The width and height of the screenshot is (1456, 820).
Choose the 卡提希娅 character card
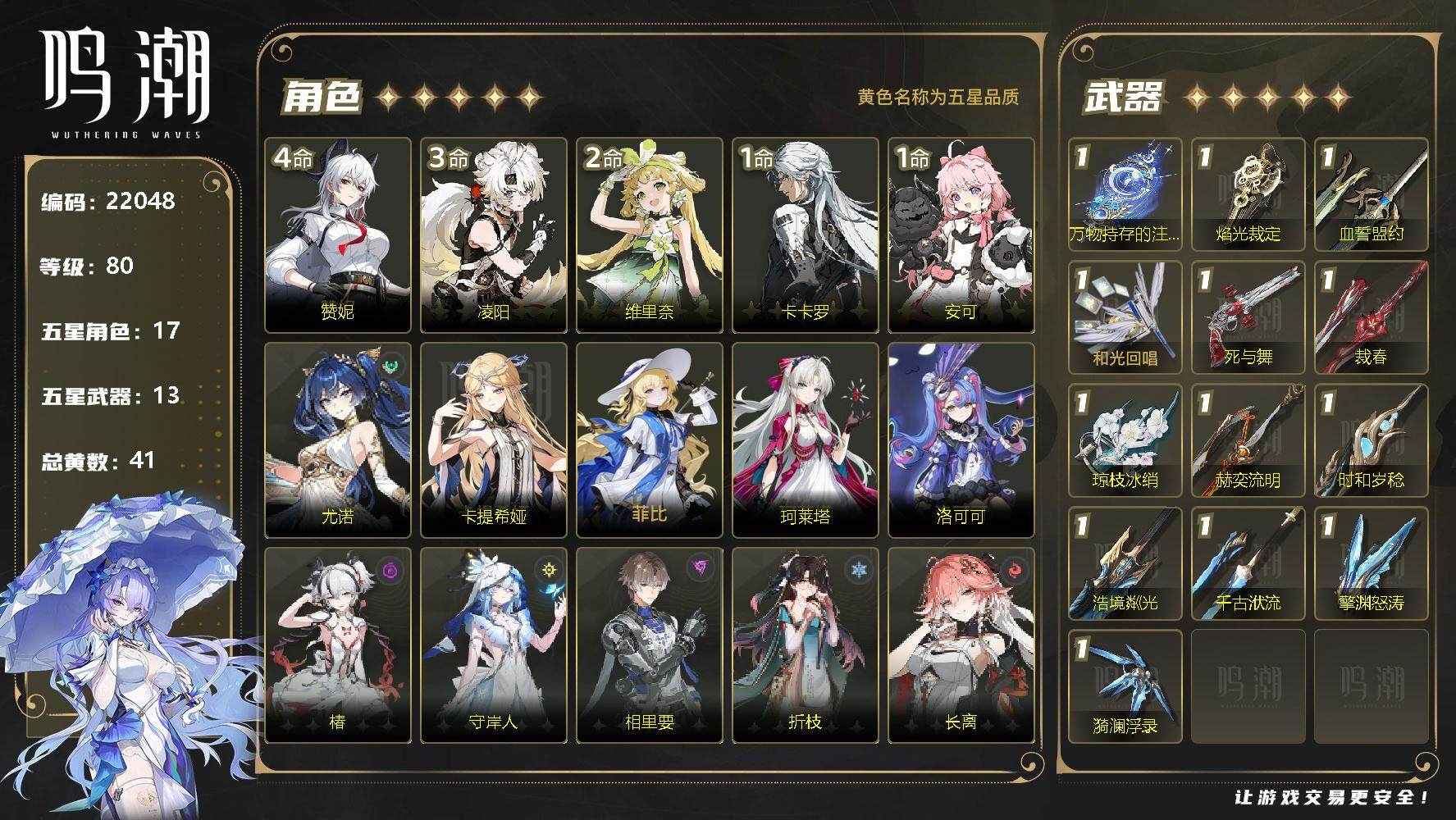click(493, 440)
